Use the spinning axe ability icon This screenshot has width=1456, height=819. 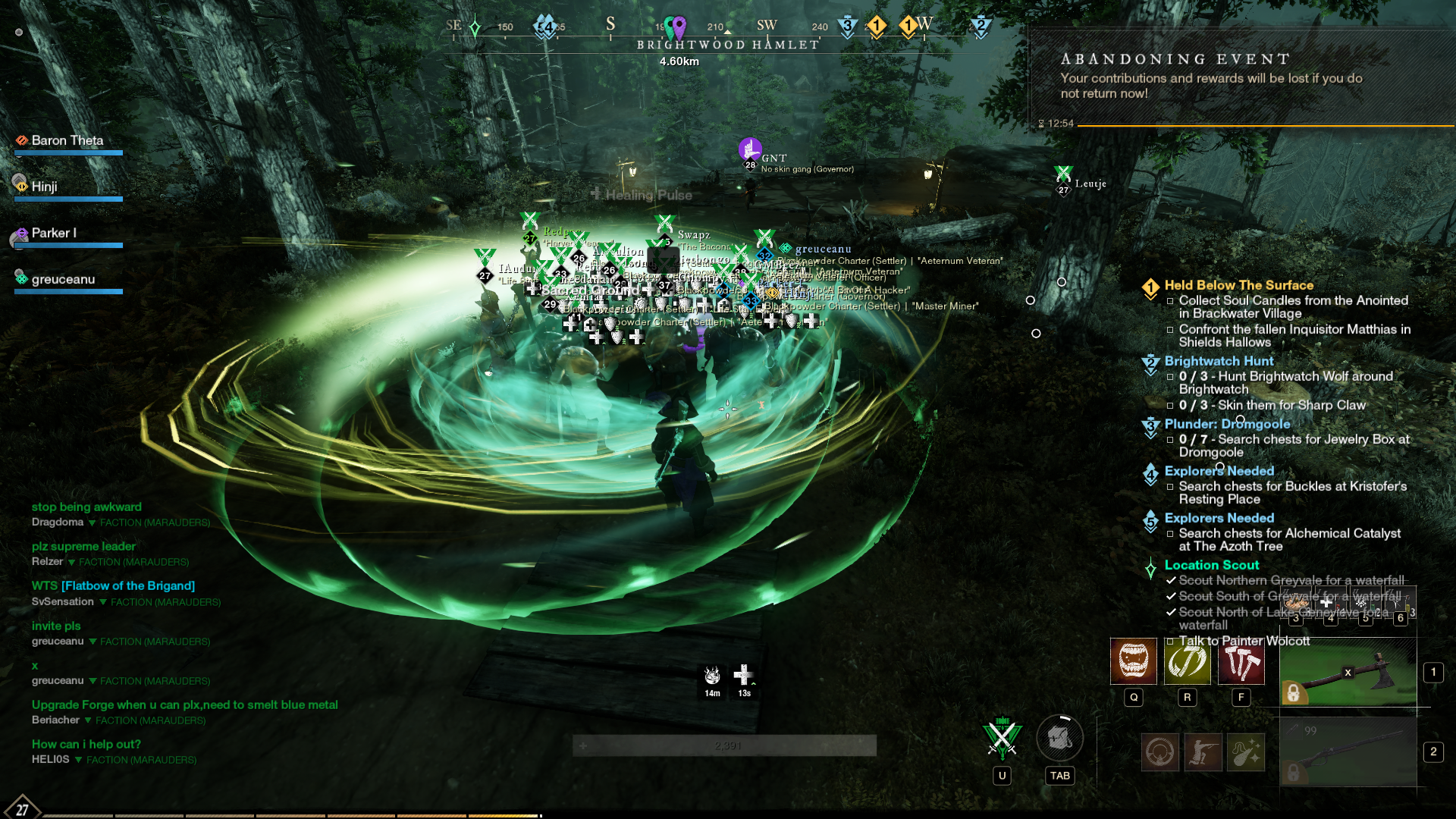pos(1187,661)
